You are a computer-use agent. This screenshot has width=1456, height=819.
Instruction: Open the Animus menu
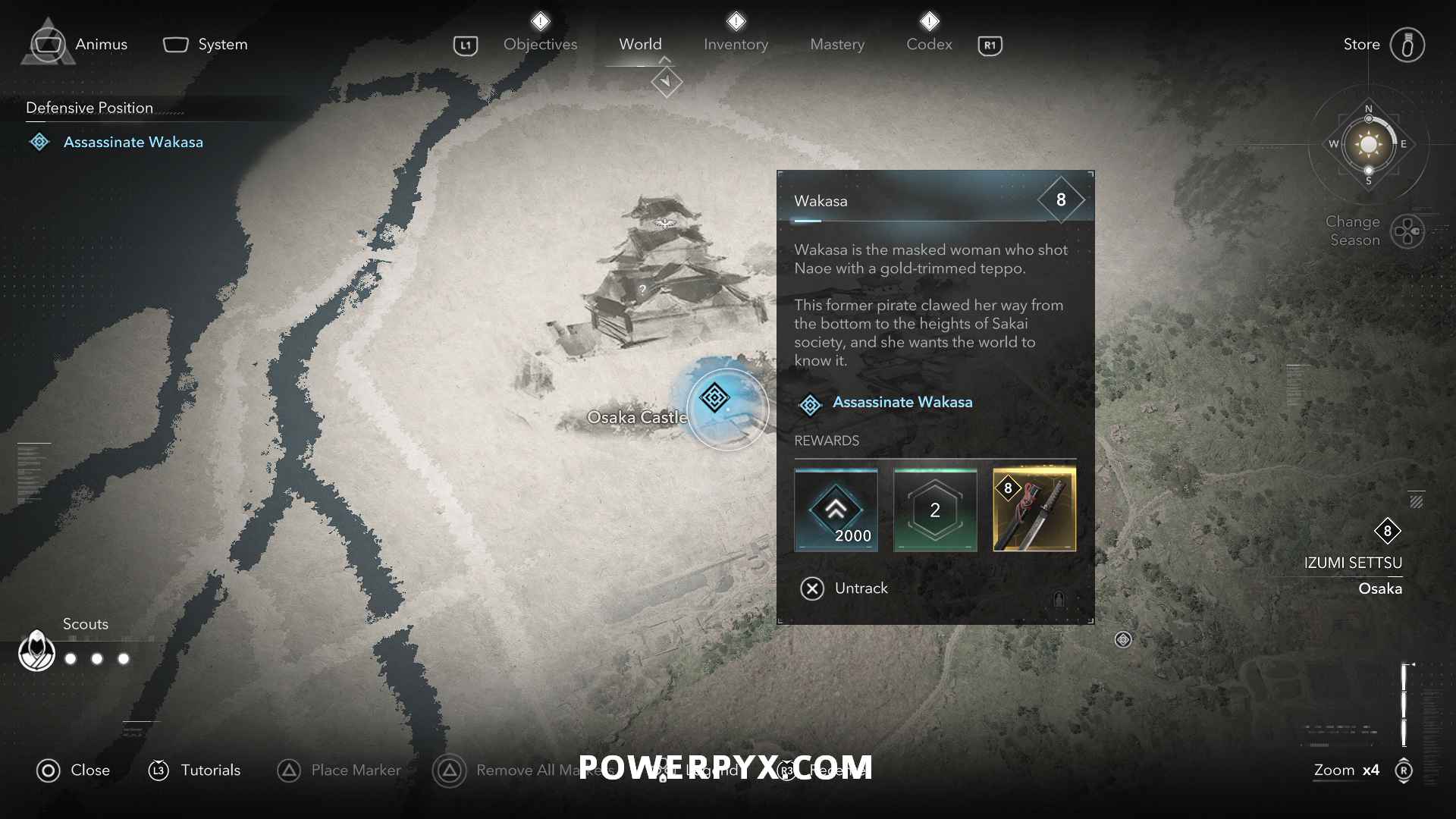[x=76, y=44]
